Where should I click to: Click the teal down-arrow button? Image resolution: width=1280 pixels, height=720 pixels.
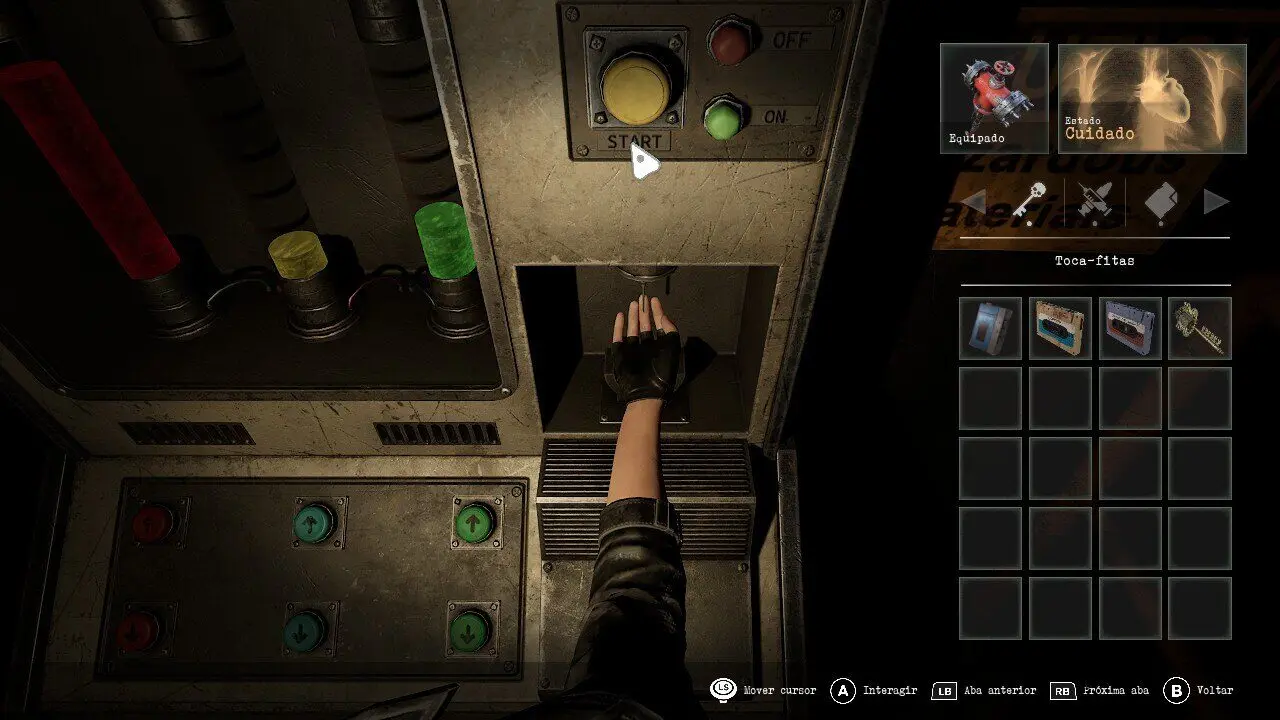tap(305, 629)
